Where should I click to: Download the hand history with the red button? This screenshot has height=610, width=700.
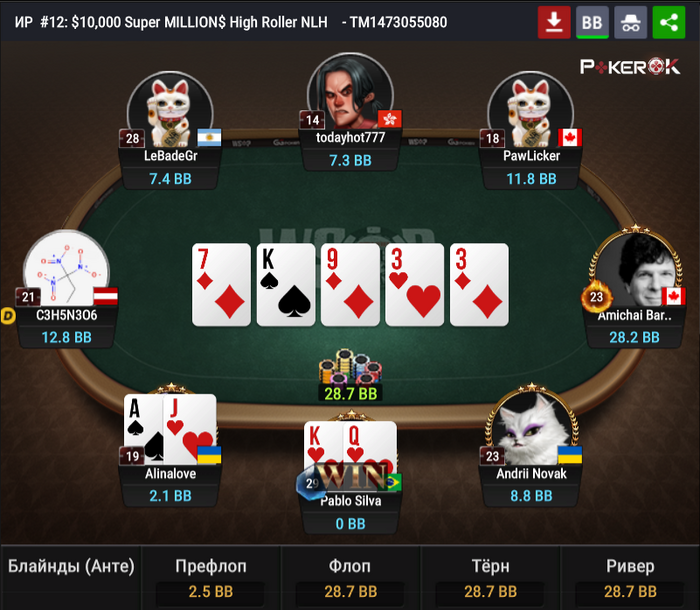[553, 22]
